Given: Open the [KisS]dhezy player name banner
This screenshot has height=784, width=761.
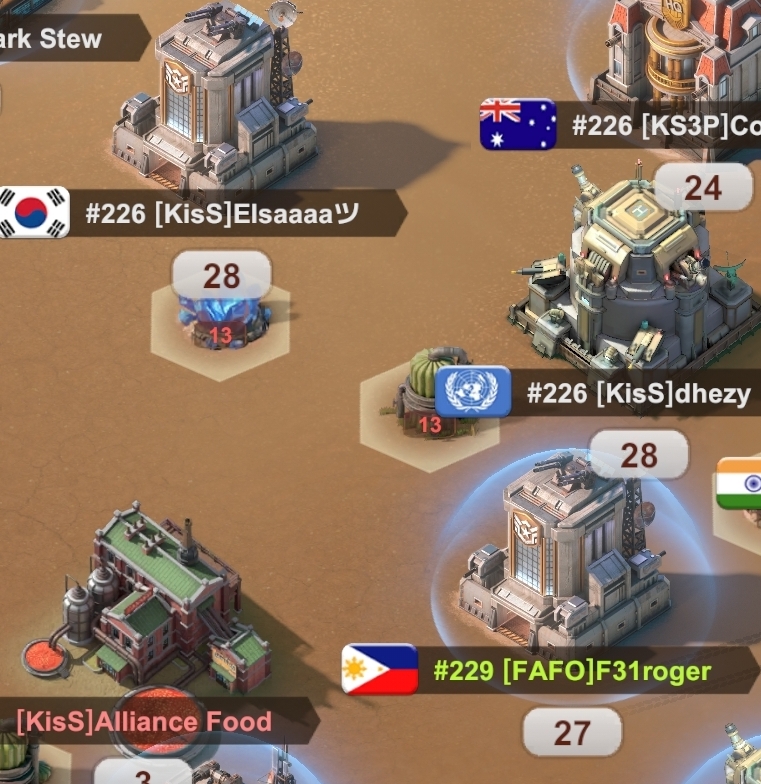Looking at the screenshot, I should coord(637,393).
